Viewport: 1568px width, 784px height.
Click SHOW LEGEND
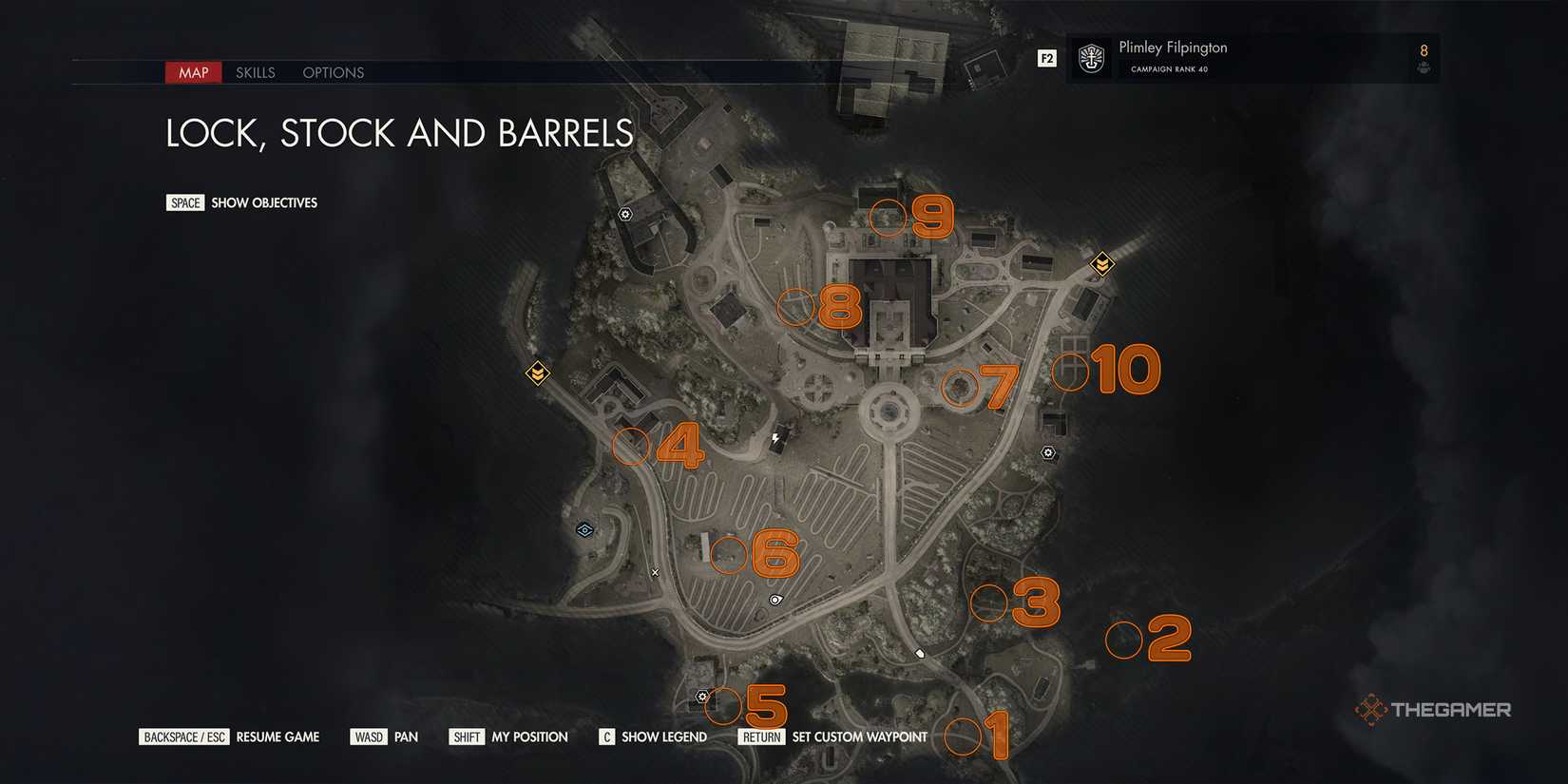(663, 736)
